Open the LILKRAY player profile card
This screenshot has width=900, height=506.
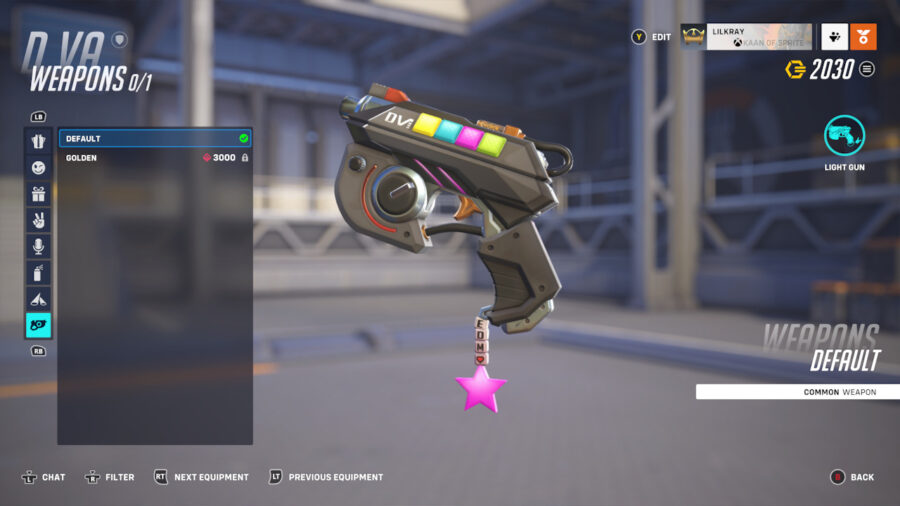coord(745,37)
